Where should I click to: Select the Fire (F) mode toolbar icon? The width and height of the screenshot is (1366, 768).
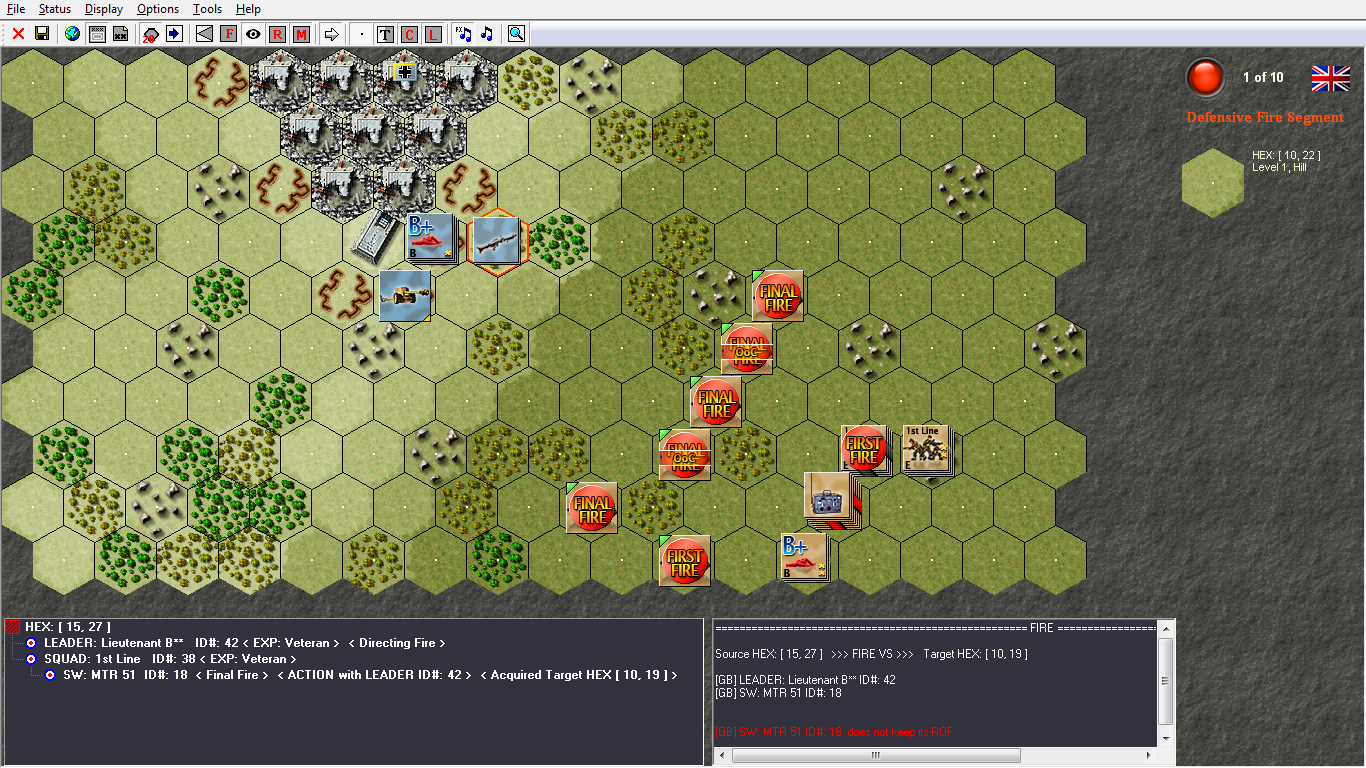pyautogui.click(x=228, y=34)
